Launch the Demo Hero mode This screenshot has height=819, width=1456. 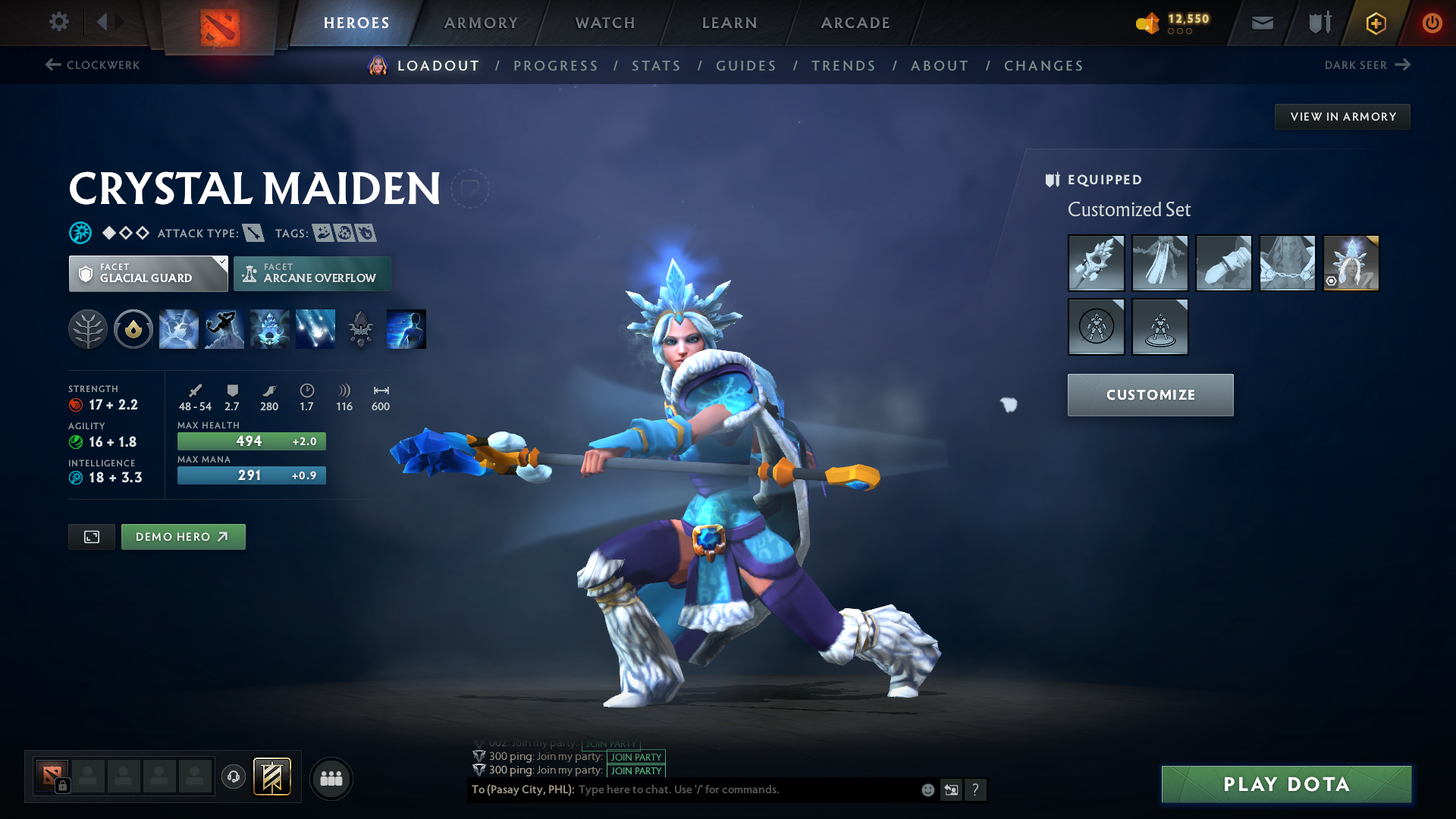click(x=183, y=537)
